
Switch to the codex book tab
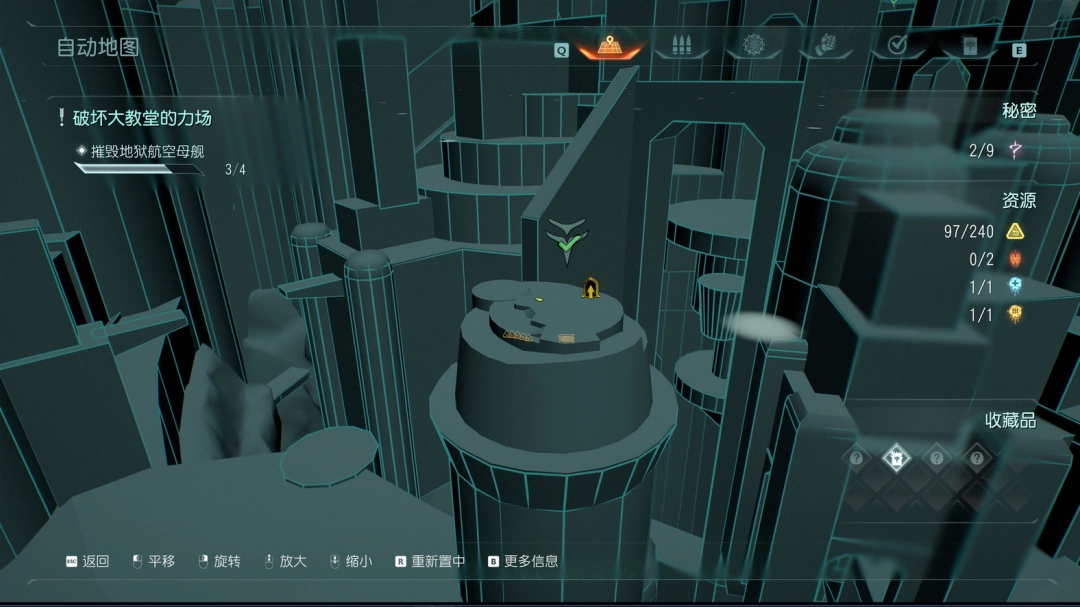point(968,46)
